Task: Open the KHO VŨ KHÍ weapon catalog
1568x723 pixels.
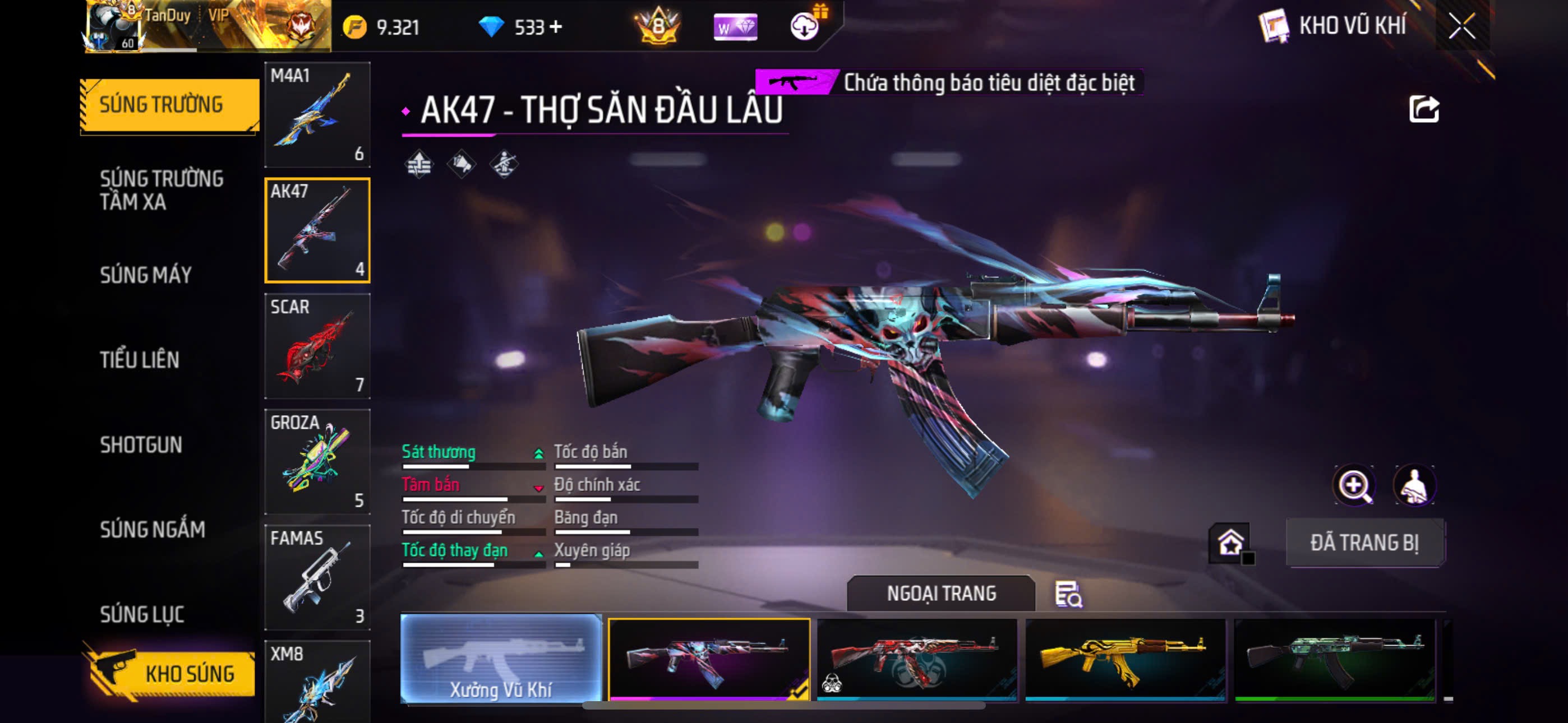Action: coord(1333,26)
